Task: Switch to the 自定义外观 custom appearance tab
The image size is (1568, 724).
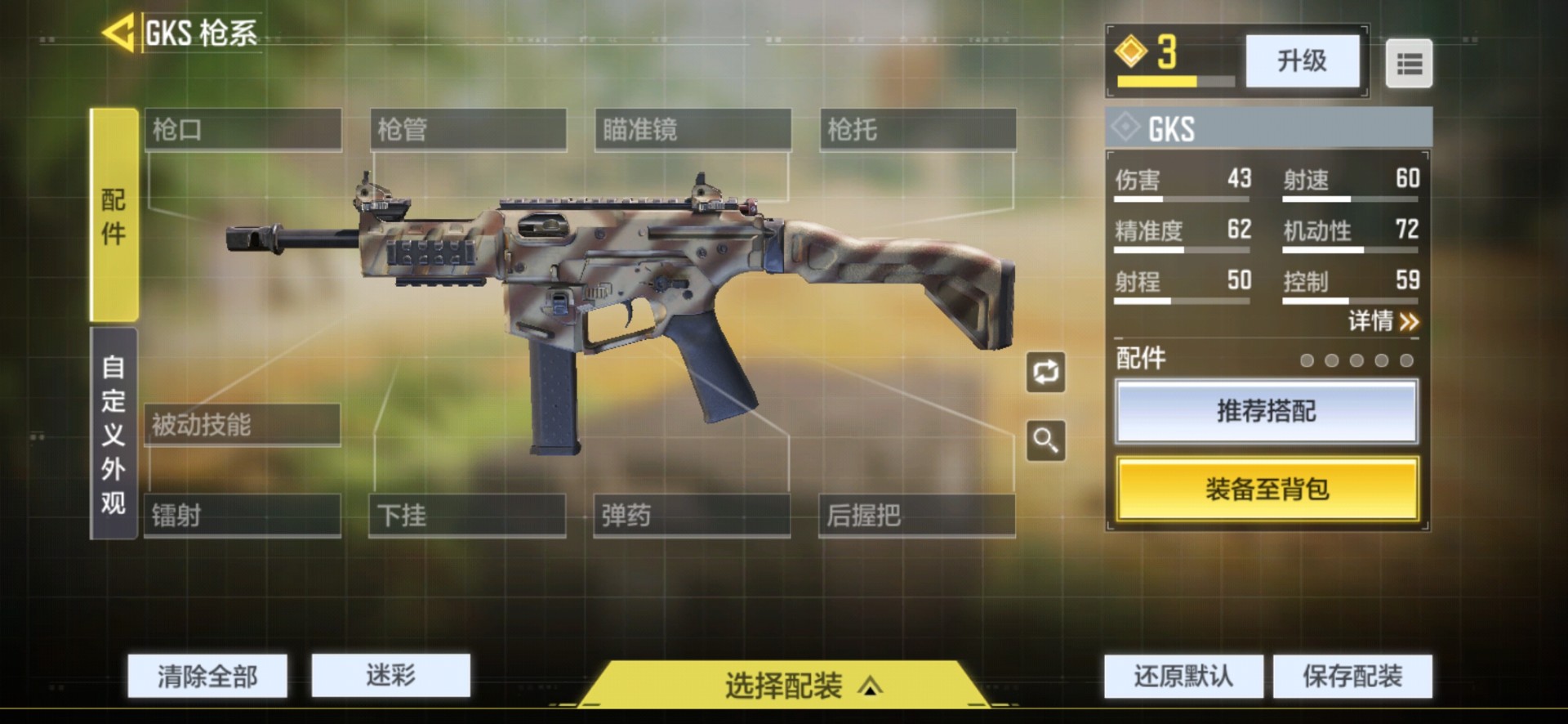Action: click(x=114, y=434)
